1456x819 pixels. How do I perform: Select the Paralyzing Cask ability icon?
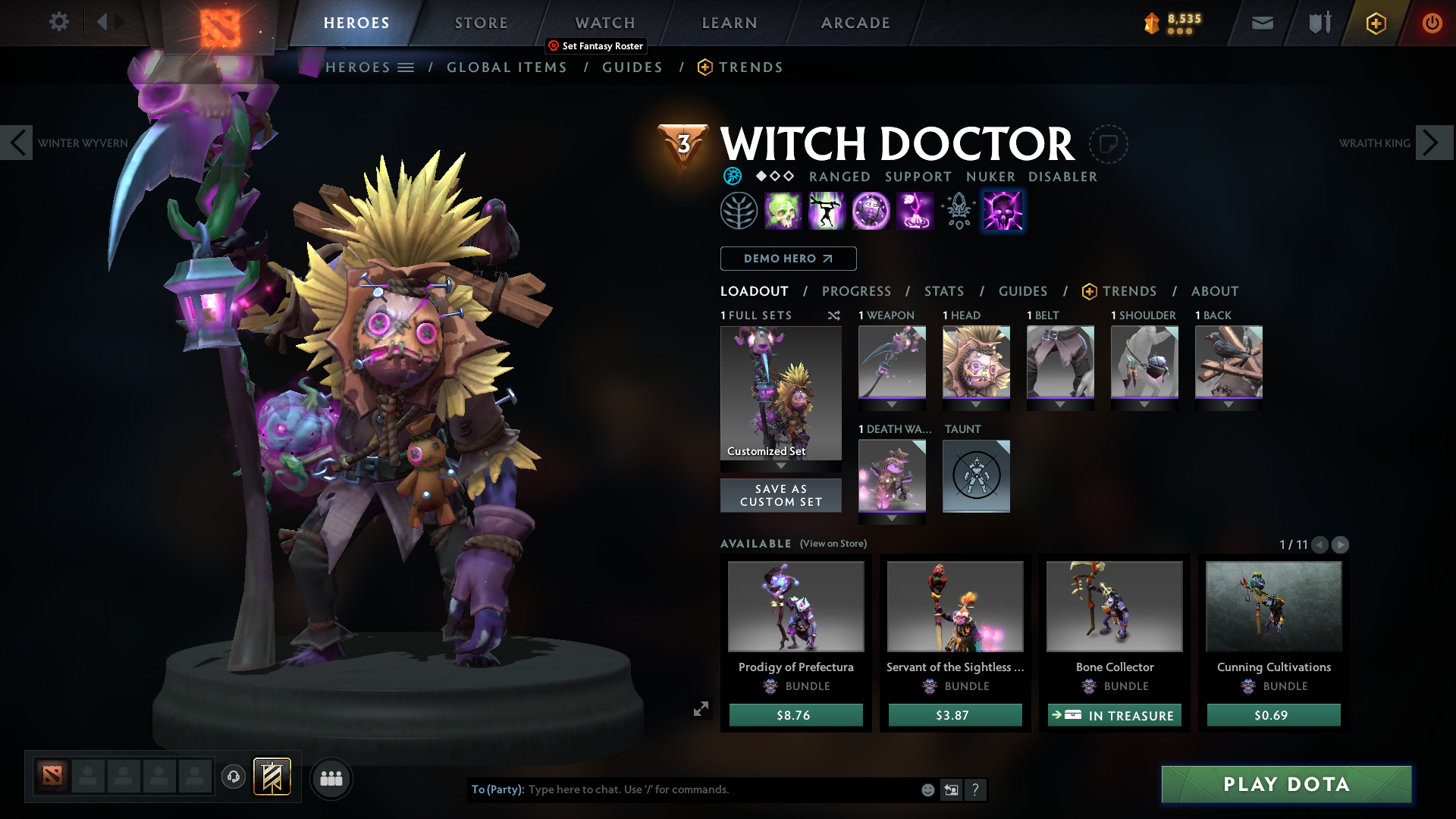coord(783,210)
